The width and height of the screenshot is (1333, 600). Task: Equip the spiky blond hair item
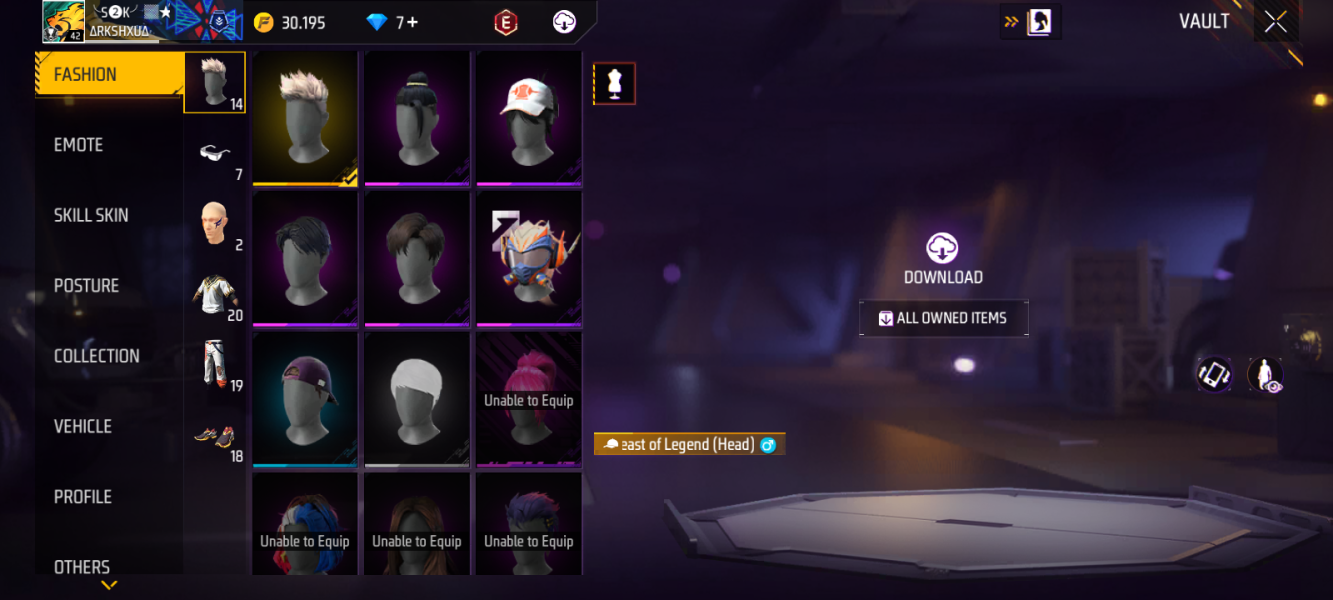click(x=305, y=118)
